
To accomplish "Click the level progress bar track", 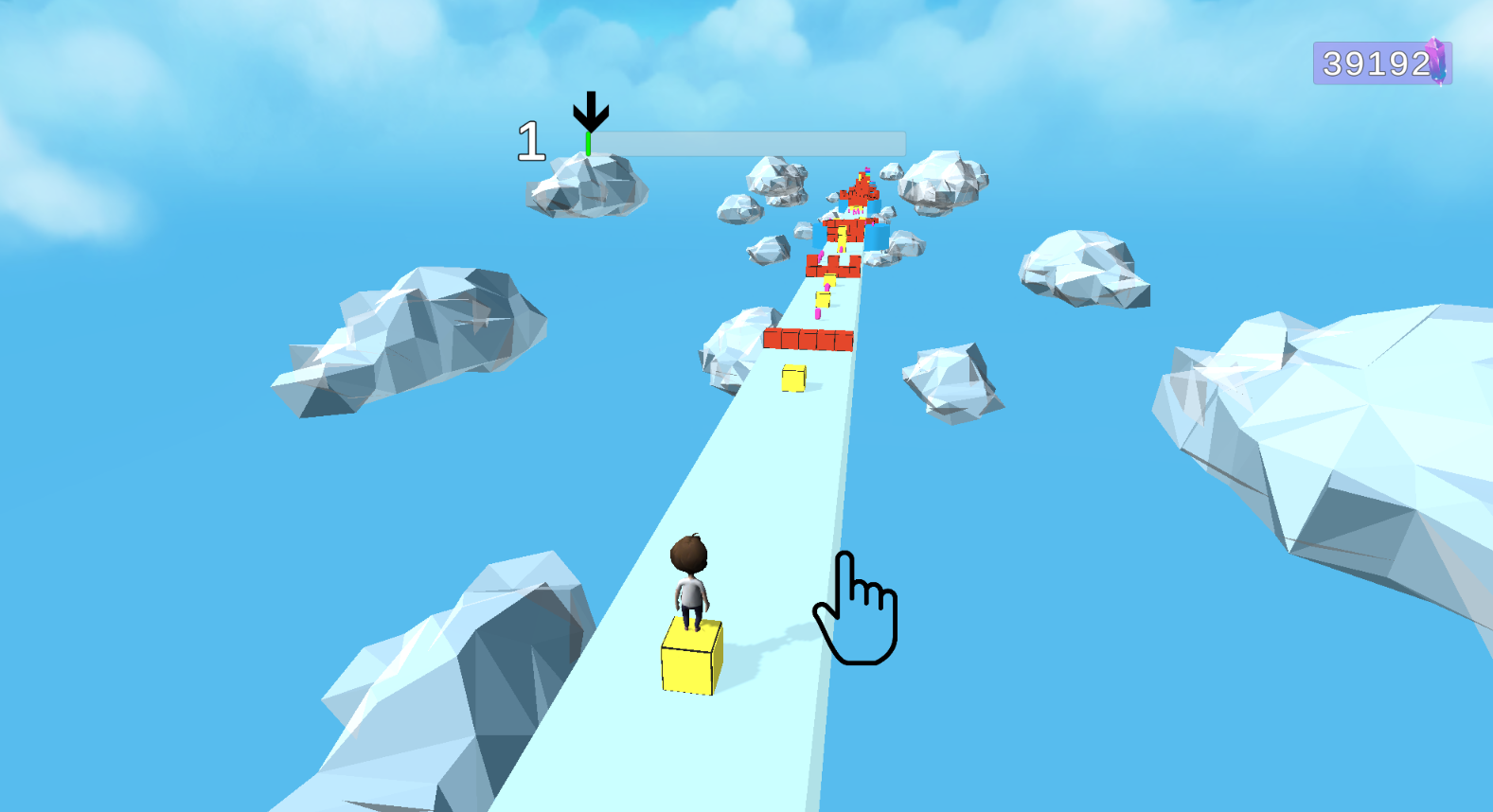I will point(748,142).
